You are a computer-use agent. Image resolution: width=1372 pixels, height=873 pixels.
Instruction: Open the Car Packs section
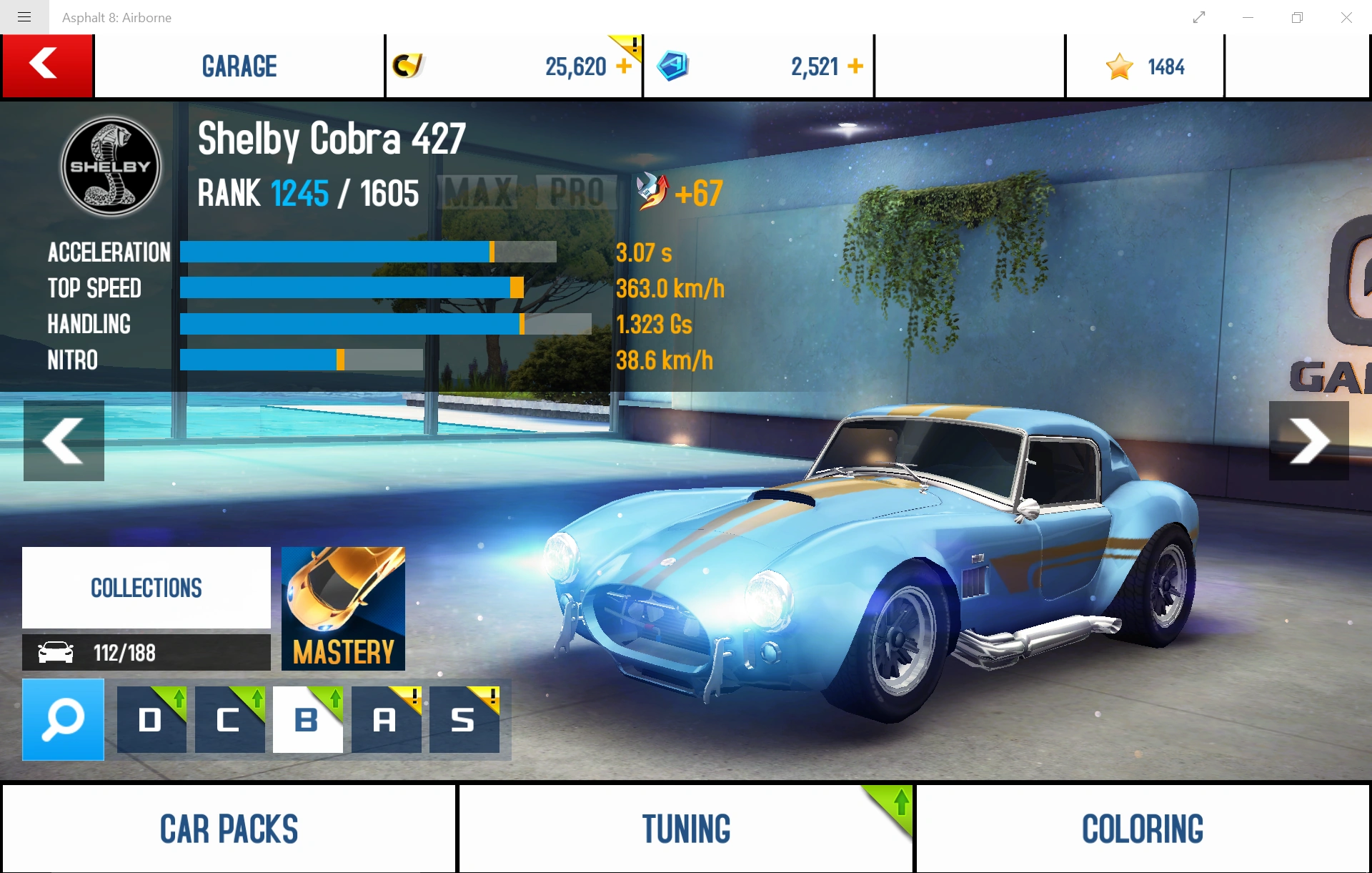pos(228,829)
